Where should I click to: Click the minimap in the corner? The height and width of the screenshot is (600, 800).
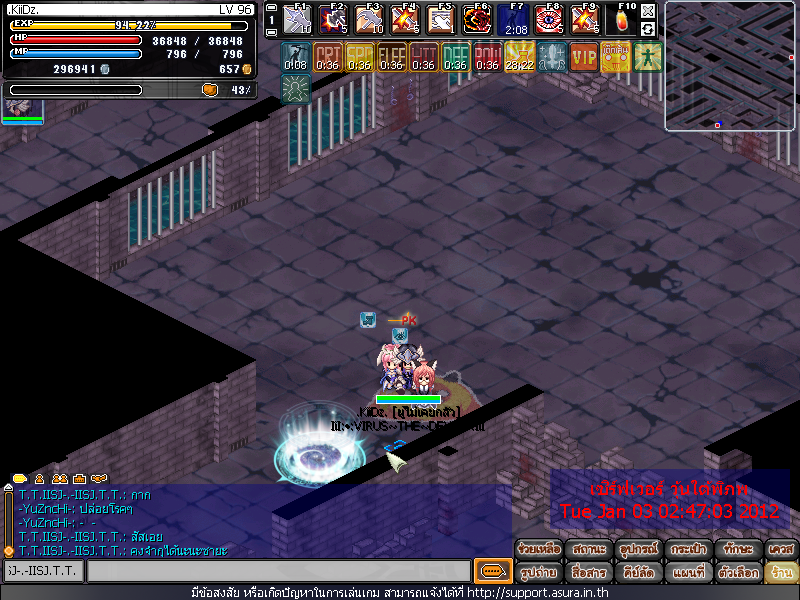click(x=731, y=66)
